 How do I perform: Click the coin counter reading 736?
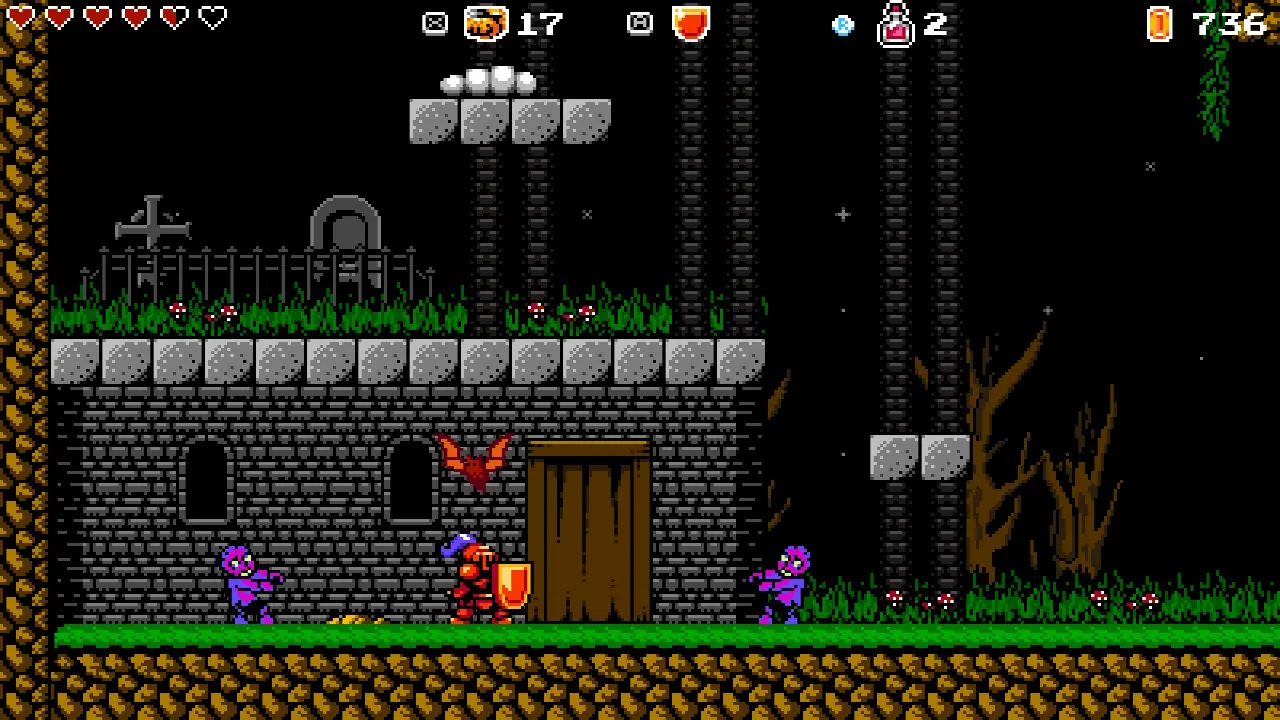point(1228,24)
